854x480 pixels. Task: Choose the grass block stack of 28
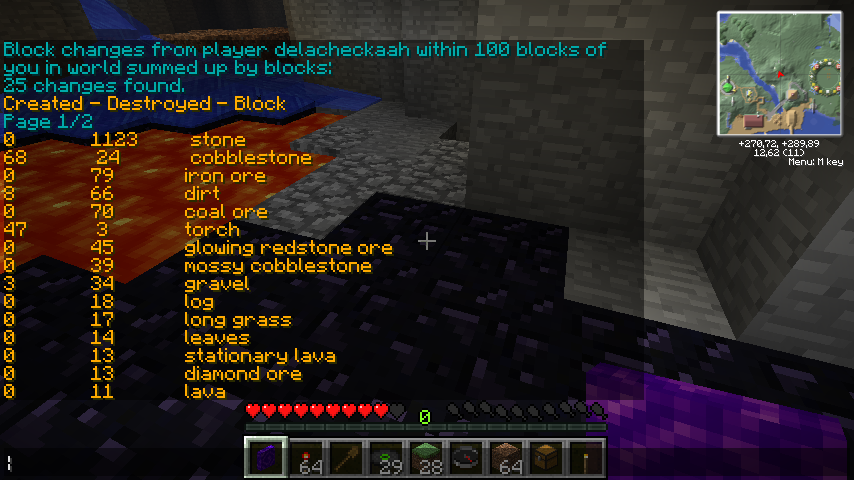pyautogui.click(x=426, y=457)
